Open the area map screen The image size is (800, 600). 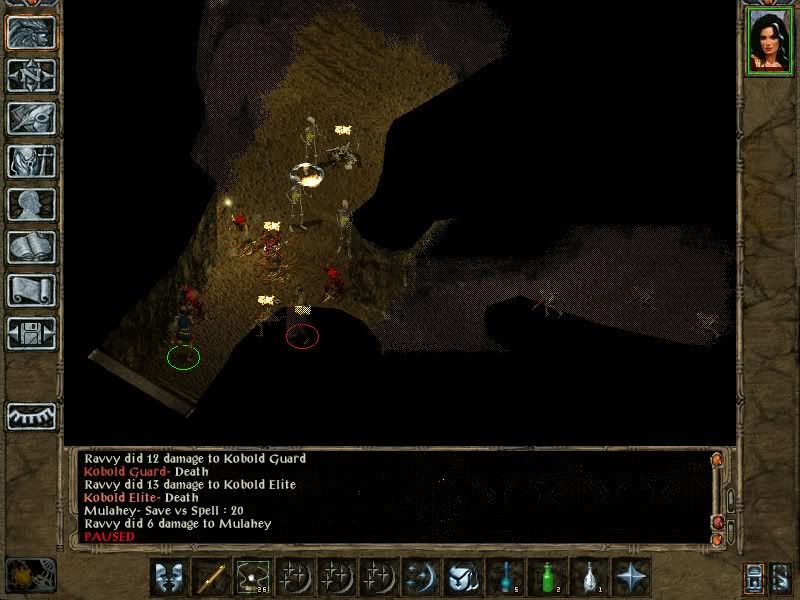click(31, 75)
